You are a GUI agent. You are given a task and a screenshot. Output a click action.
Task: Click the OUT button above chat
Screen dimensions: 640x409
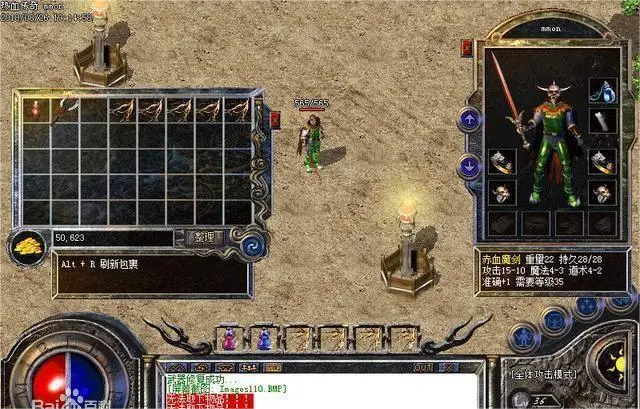pyautogui.click(x=422, y=367)
